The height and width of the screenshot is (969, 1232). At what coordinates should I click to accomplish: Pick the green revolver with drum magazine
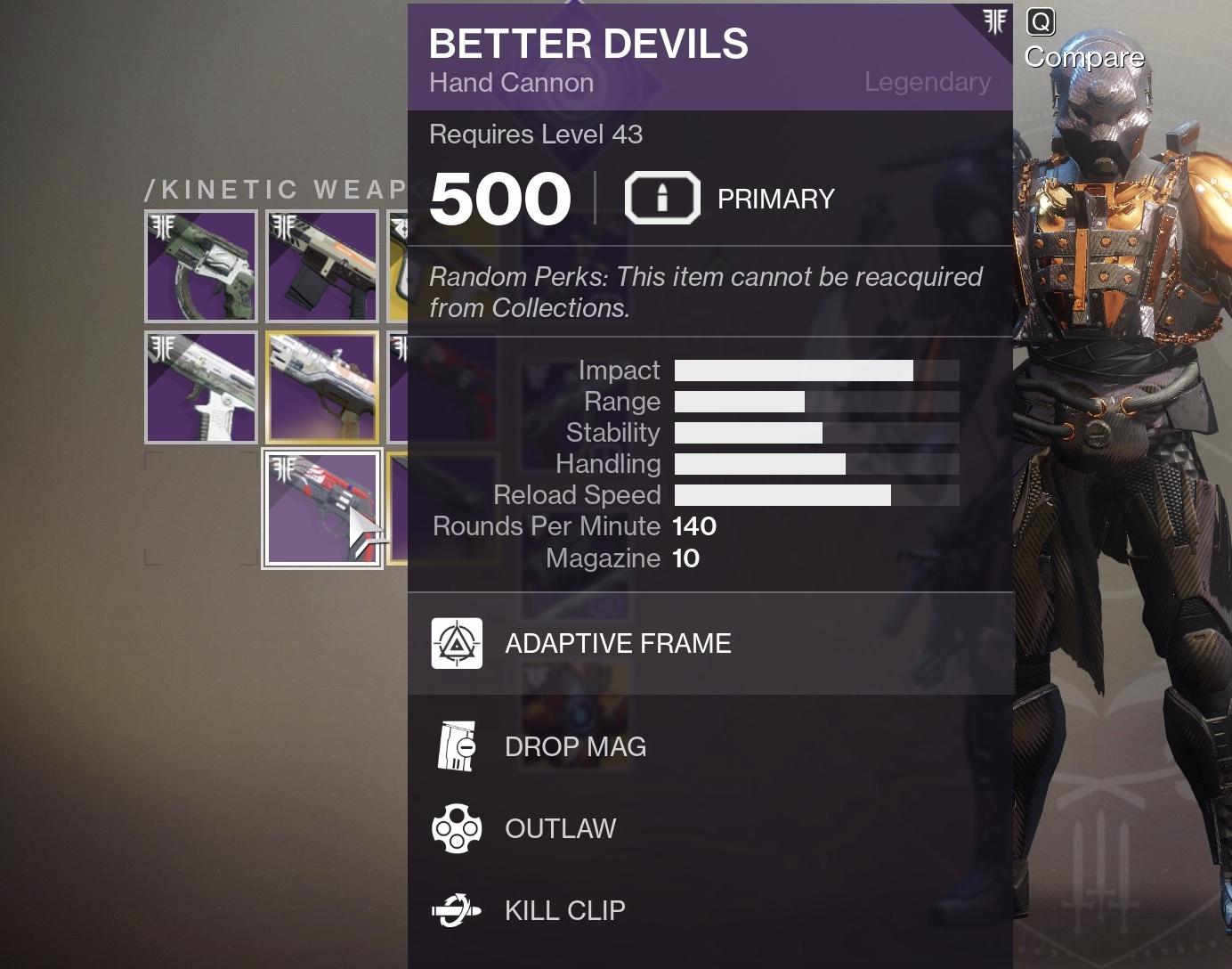click(201, 266)
